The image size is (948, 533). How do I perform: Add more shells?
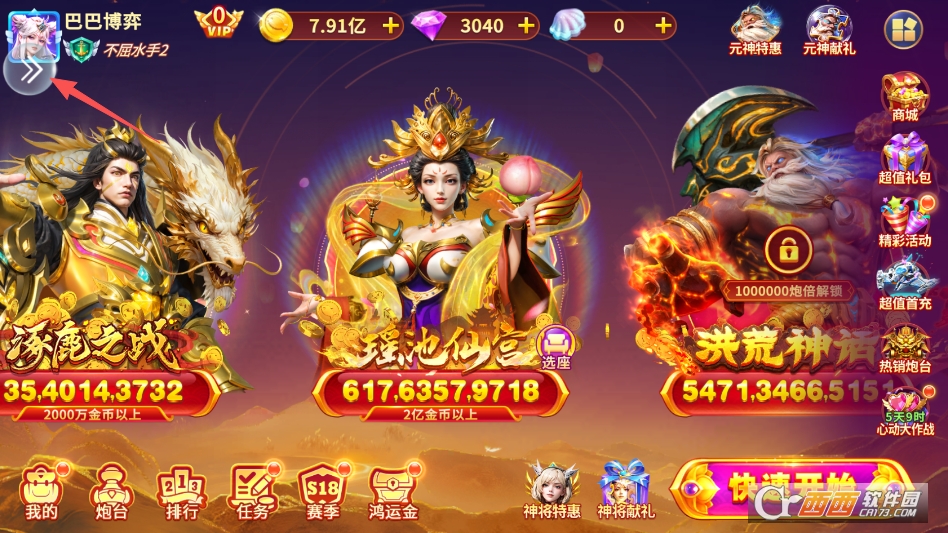click(x=662, y=26)
